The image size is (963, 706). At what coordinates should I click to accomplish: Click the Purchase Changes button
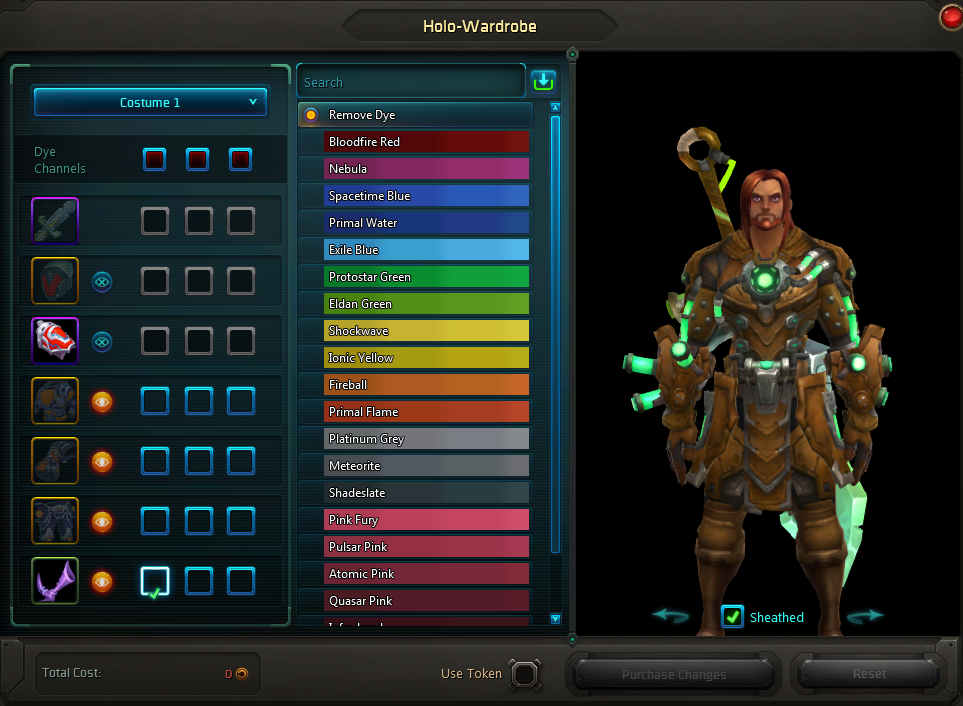click(673, 674)
